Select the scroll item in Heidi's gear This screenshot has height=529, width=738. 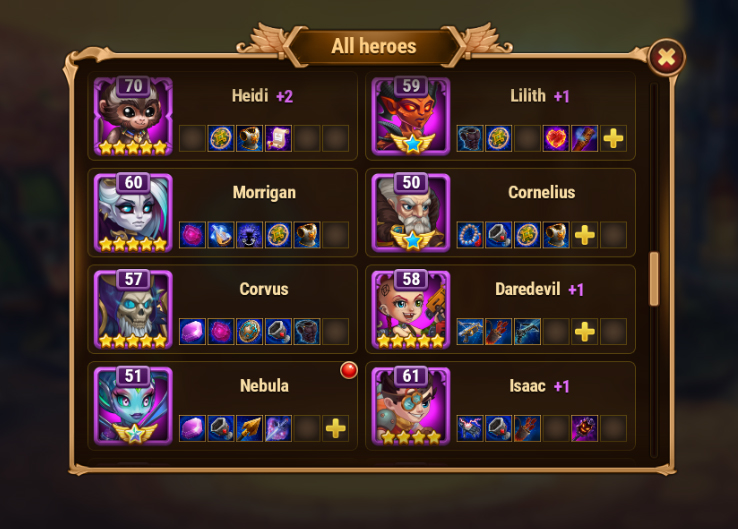278,138
